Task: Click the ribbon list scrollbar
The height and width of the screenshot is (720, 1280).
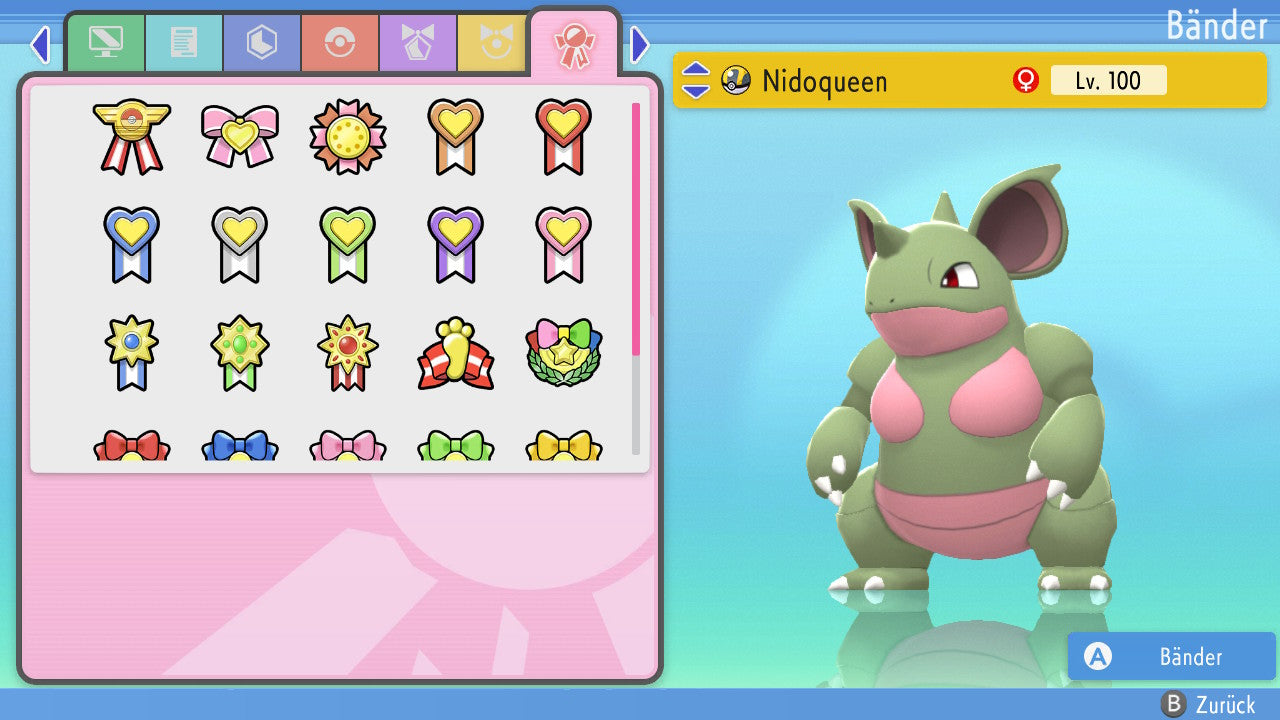Action: [x=636, y=278]
